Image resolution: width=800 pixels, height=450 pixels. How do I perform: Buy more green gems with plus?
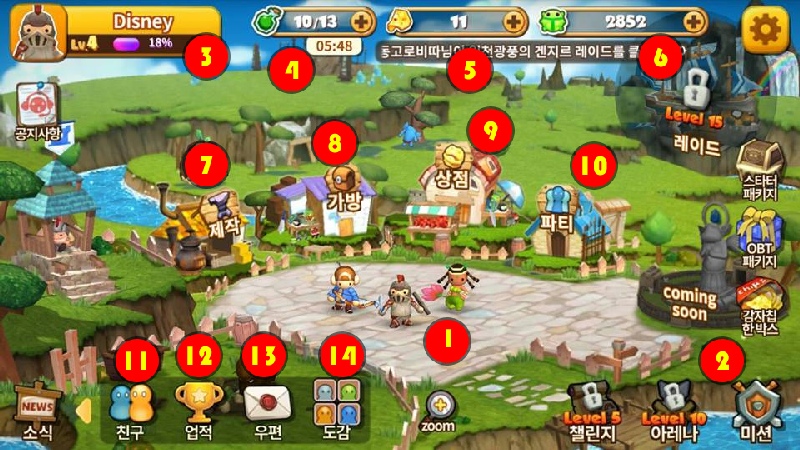[693, 21]
